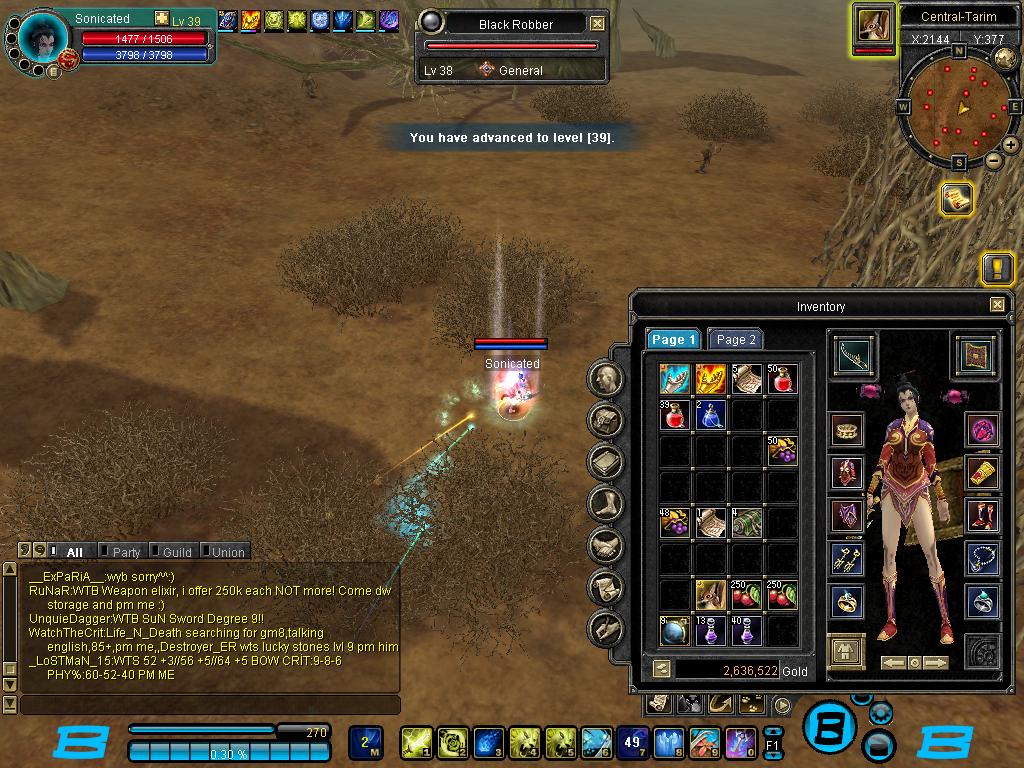Activate the skill in hotbar slot 1
The image size is (1024, 768).
415,742
